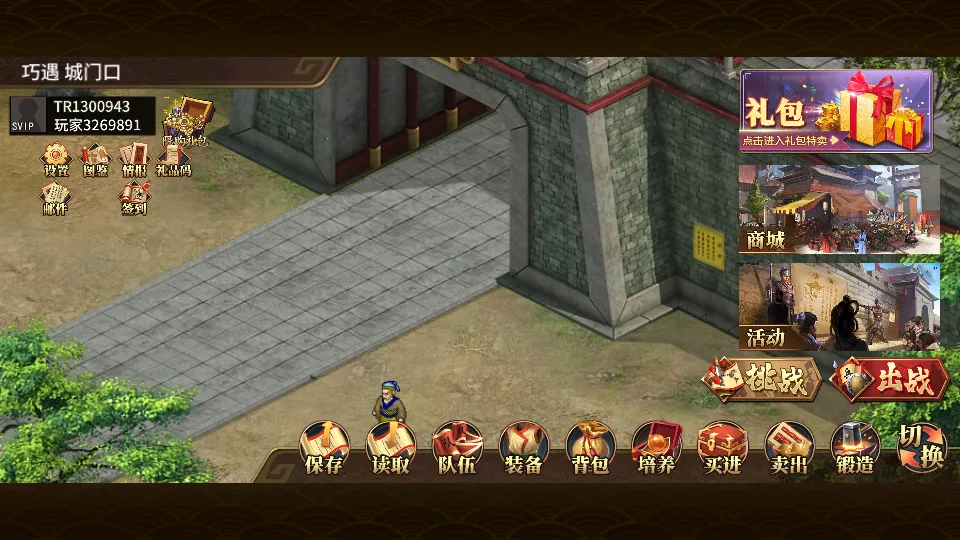Viewport: 960px width, 540px height.
Task: Open the 背包 backpack
Action: [x=590, y=448]
